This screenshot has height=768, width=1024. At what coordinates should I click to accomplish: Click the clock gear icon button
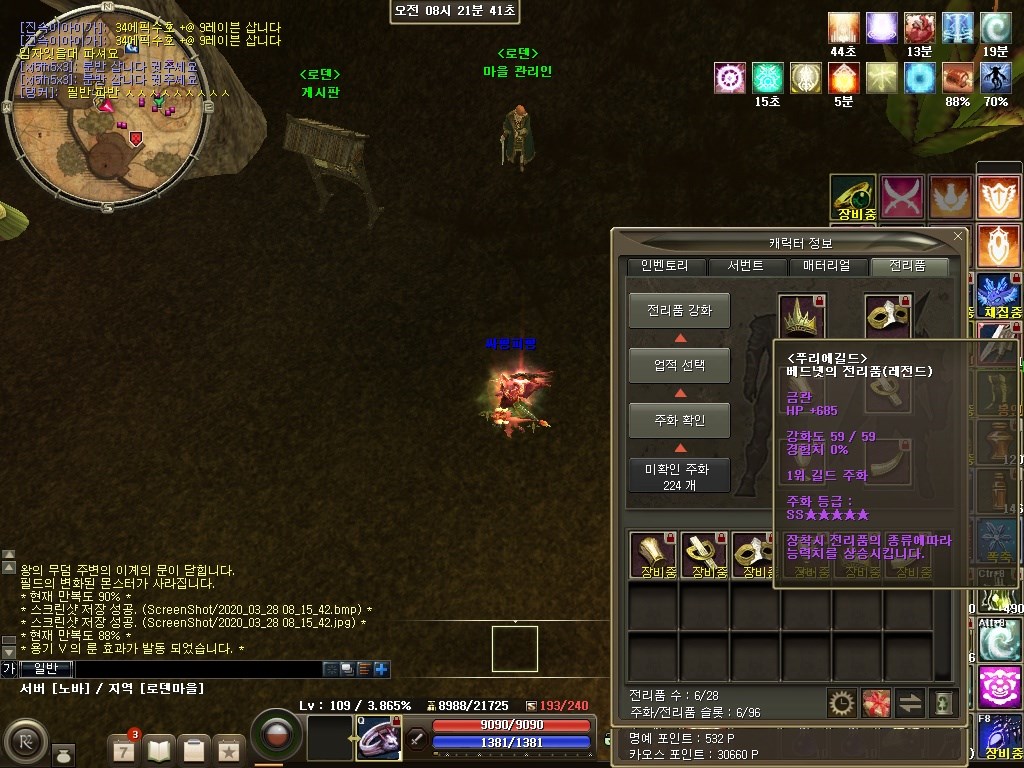842,703
